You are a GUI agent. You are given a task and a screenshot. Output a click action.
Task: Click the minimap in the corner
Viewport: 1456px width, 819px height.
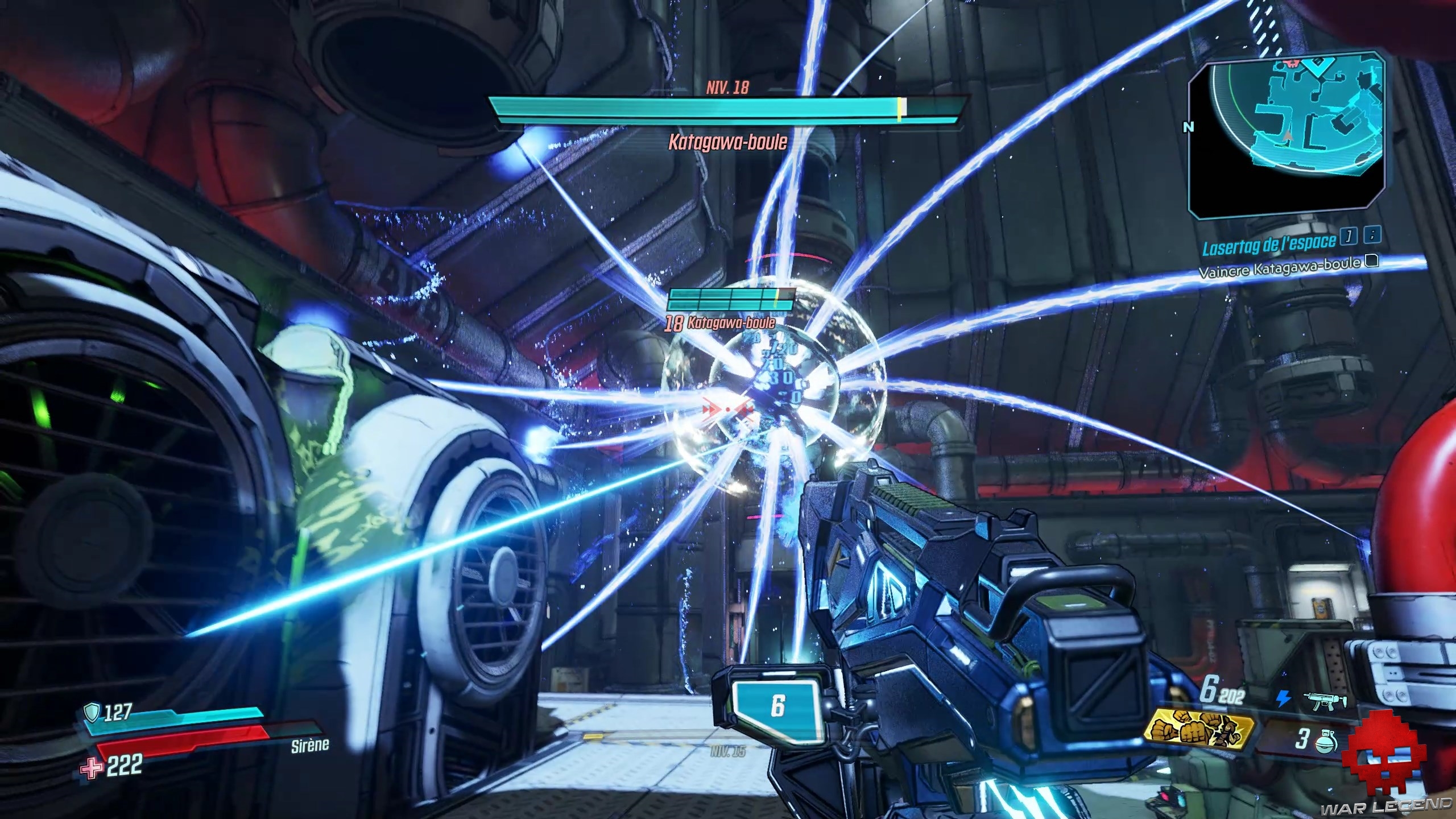tap(1284, 136)
